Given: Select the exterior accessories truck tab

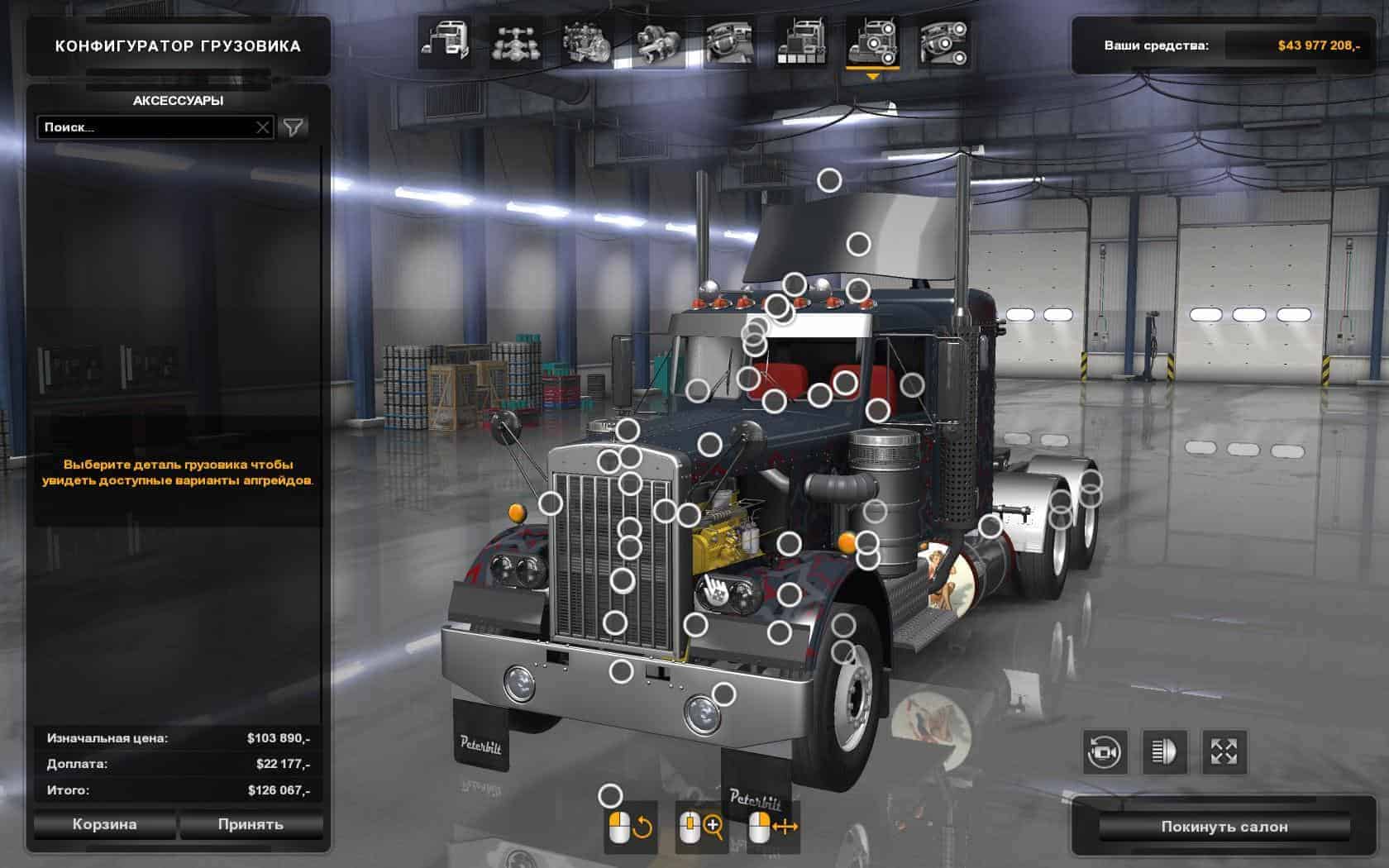Looking at the screenshot, I should point(871,42).
